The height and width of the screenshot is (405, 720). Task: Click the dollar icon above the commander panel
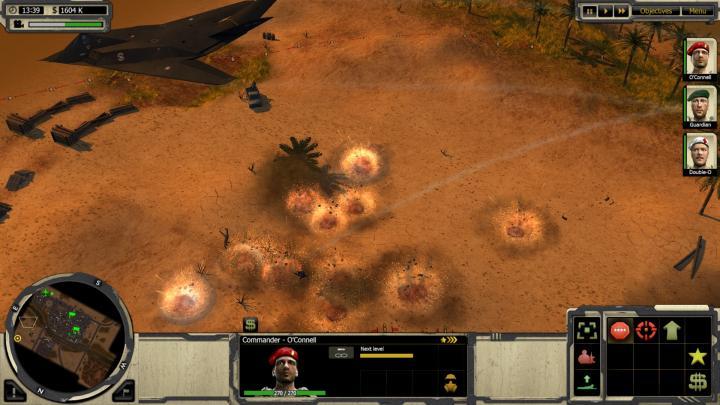[250, 324]
